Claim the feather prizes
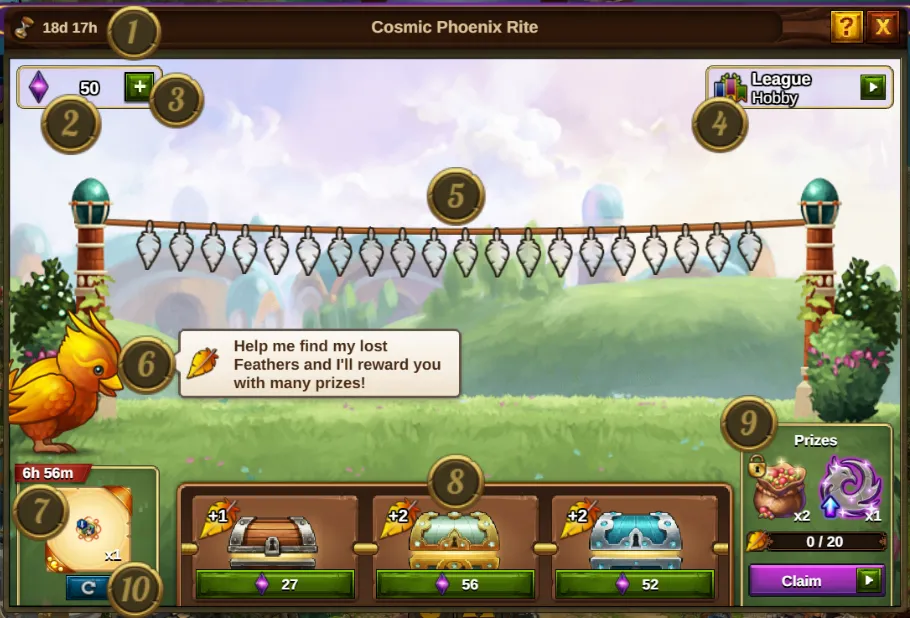Viewport: 910px width, 618px height. [815, 581]
